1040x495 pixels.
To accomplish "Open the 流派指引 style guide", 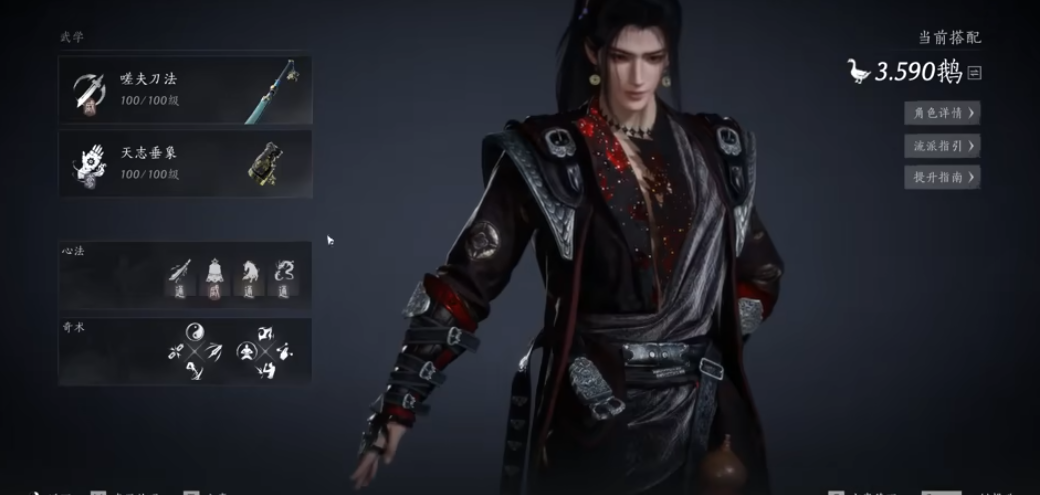I will click(x=941, y=145).
